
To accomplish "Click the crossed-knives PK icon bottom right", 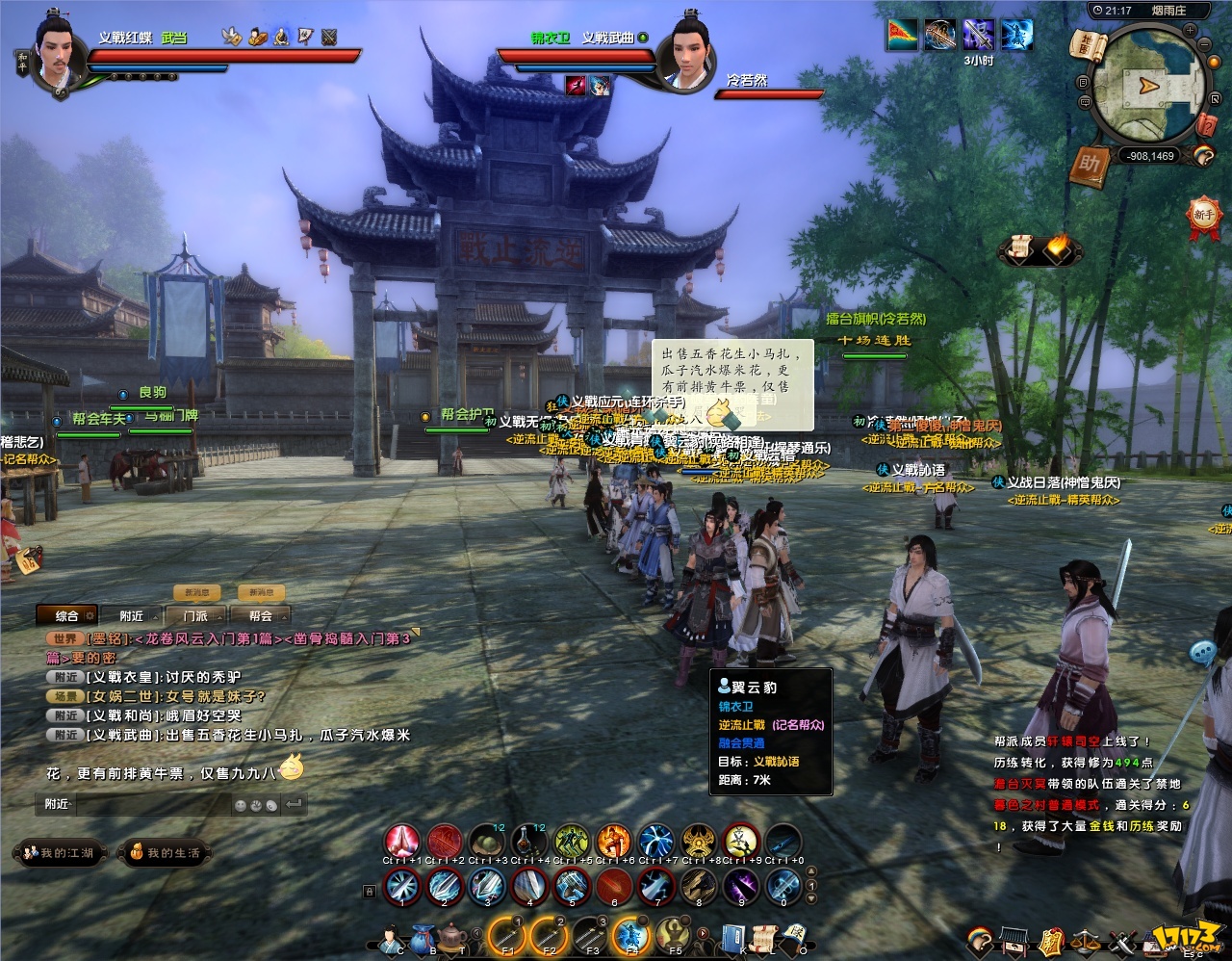I will 1122,940.
